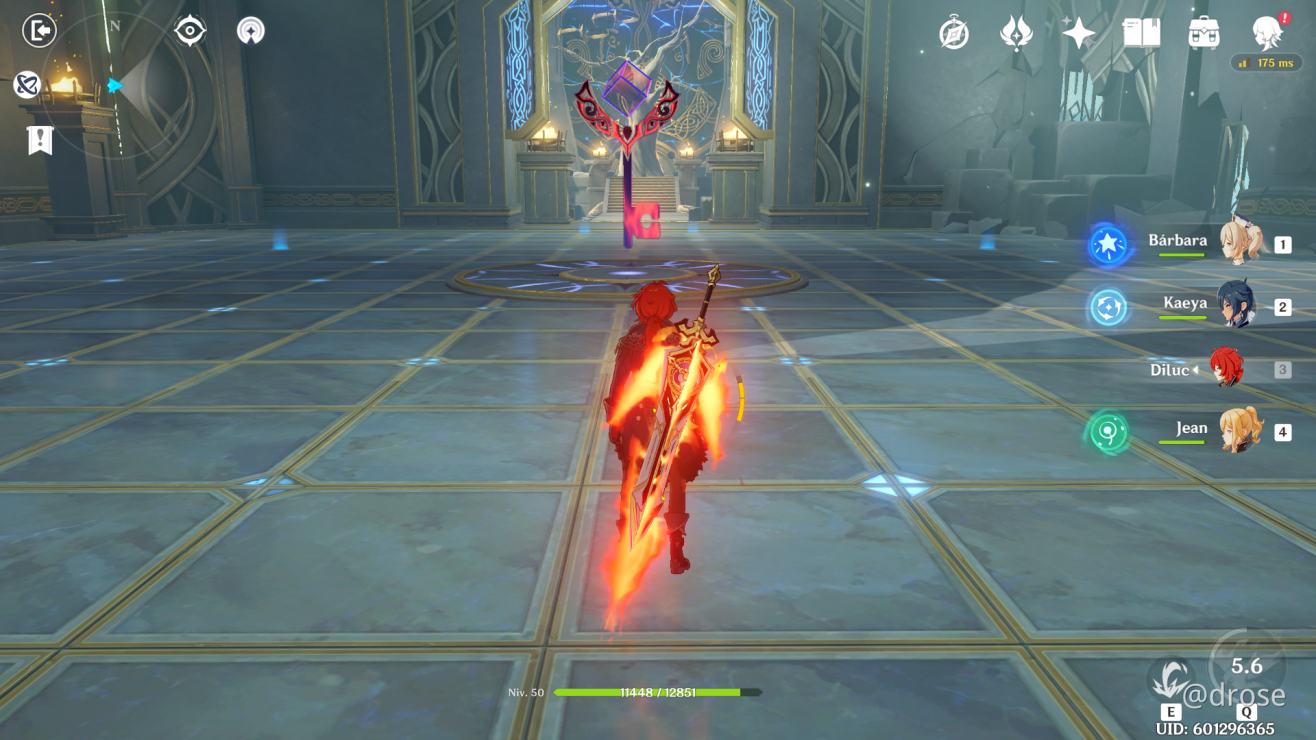1316x740 pixels.
Task: Open the Wish menu icon
Action: [1016, 33]
